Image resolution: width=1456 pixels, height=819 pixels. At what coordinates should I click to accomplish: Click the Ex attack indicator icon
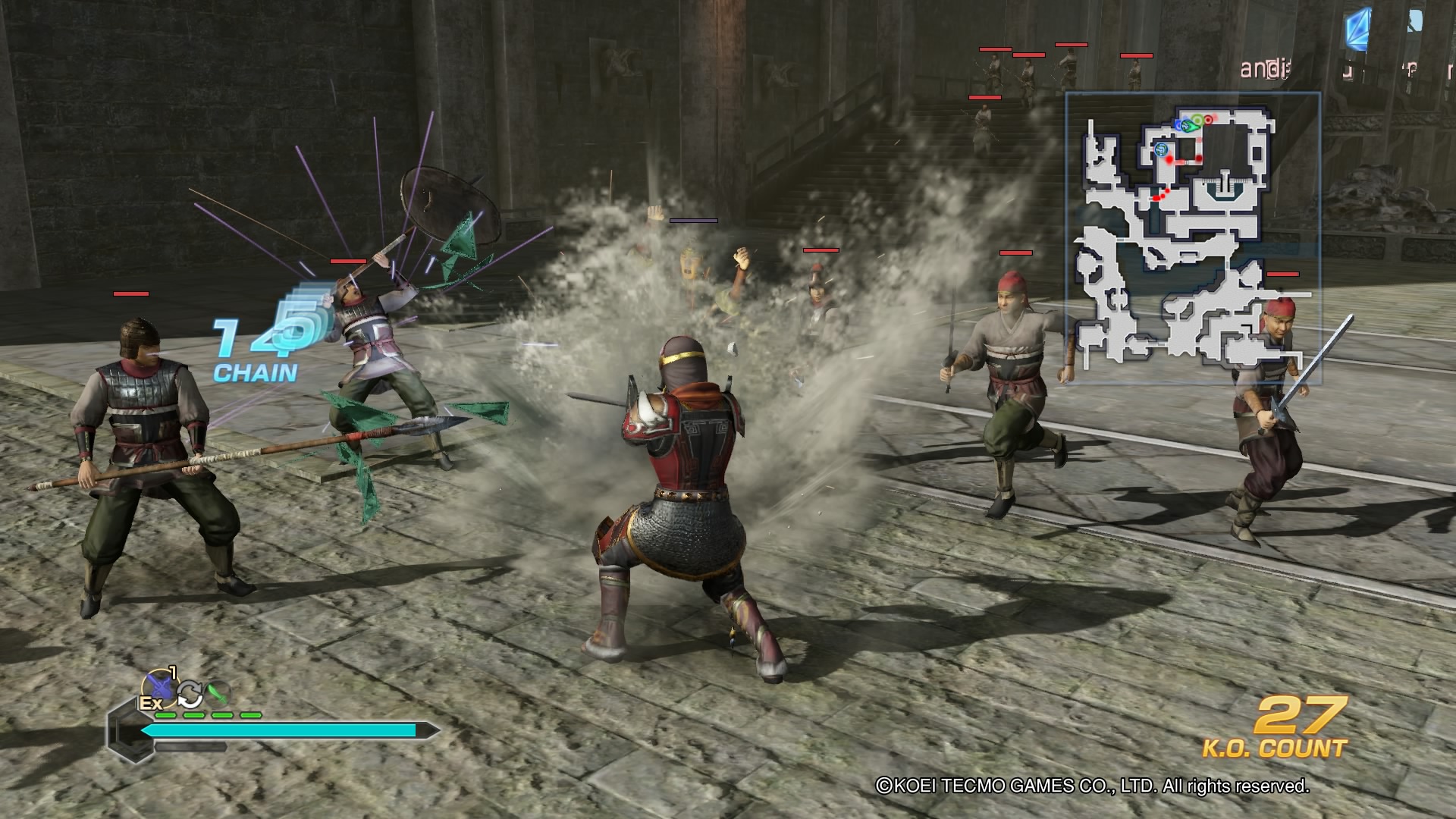click(x=151, y=703)
